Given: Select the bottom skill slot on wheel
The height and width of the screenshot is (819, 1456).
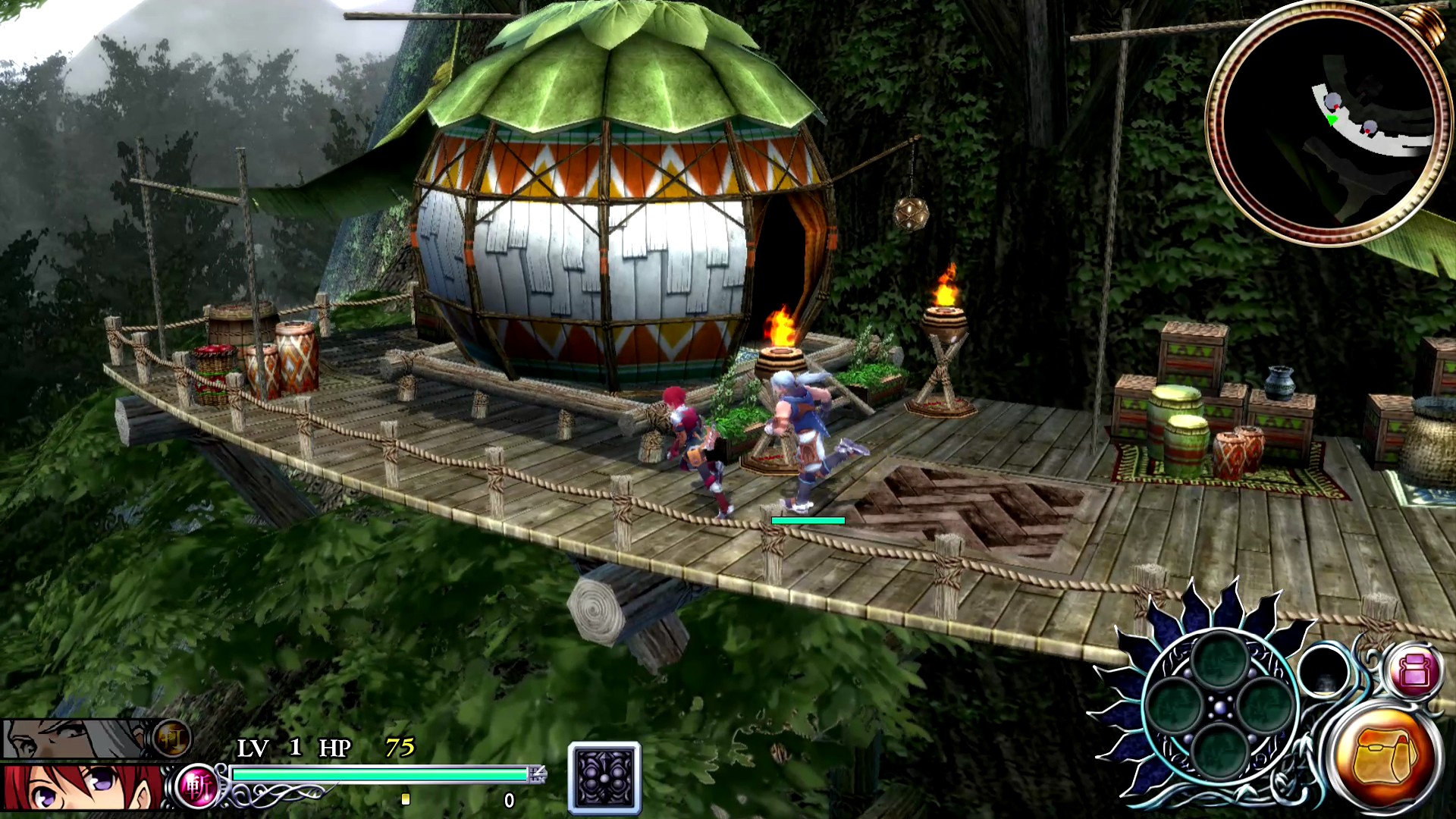Looking at the screenshot, I should (1219, 751).
